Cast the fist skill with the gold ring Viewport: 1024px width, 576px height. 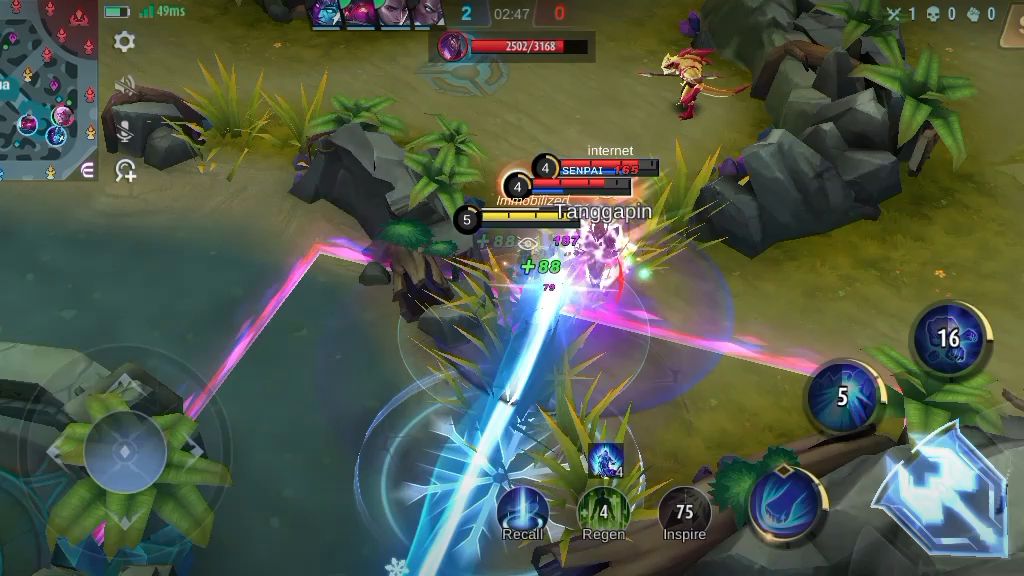click(787, 502)
